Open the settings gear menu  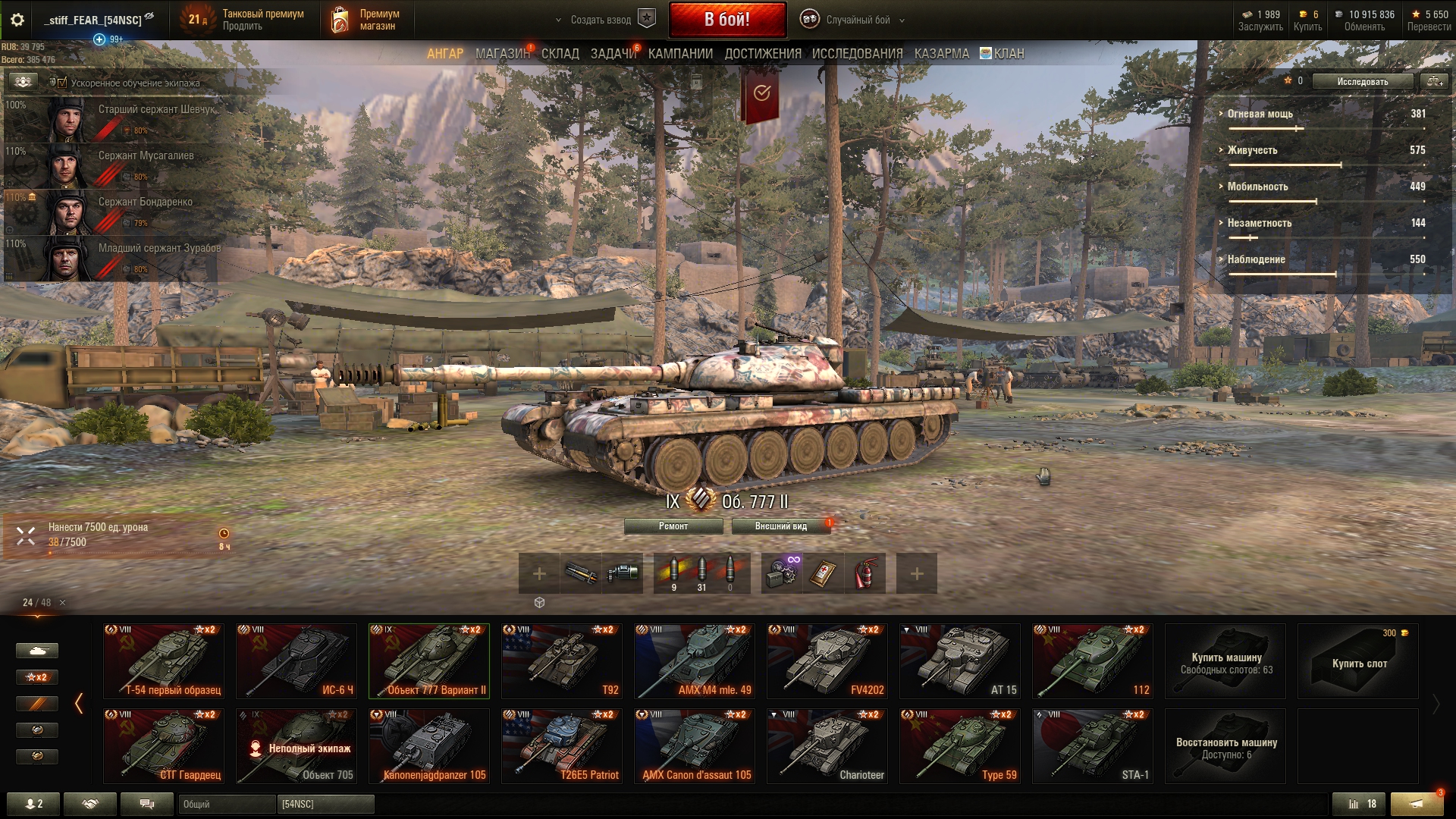tap(17, 20)
